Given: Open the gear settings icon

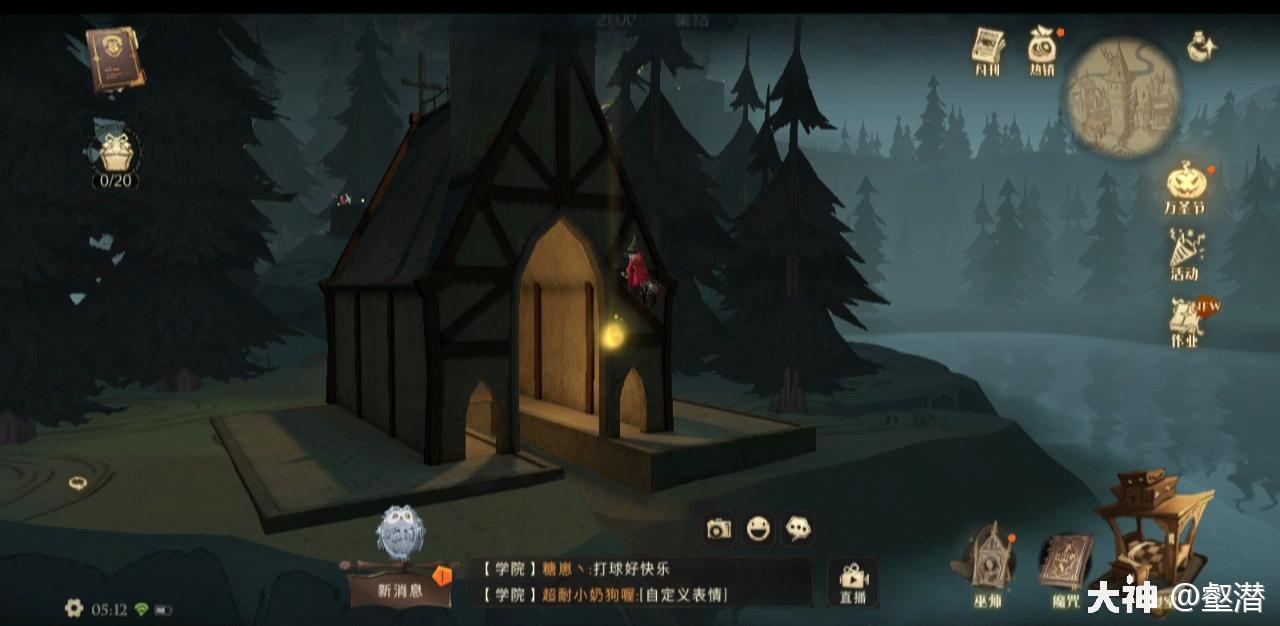Looking at the screenshot, I should click(74, 608).
